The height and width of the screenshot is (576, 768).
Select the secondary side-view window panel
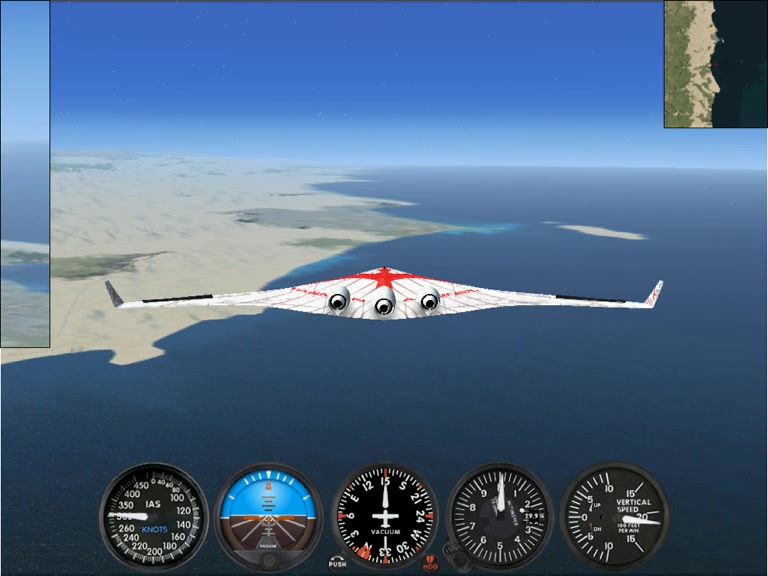24,174
